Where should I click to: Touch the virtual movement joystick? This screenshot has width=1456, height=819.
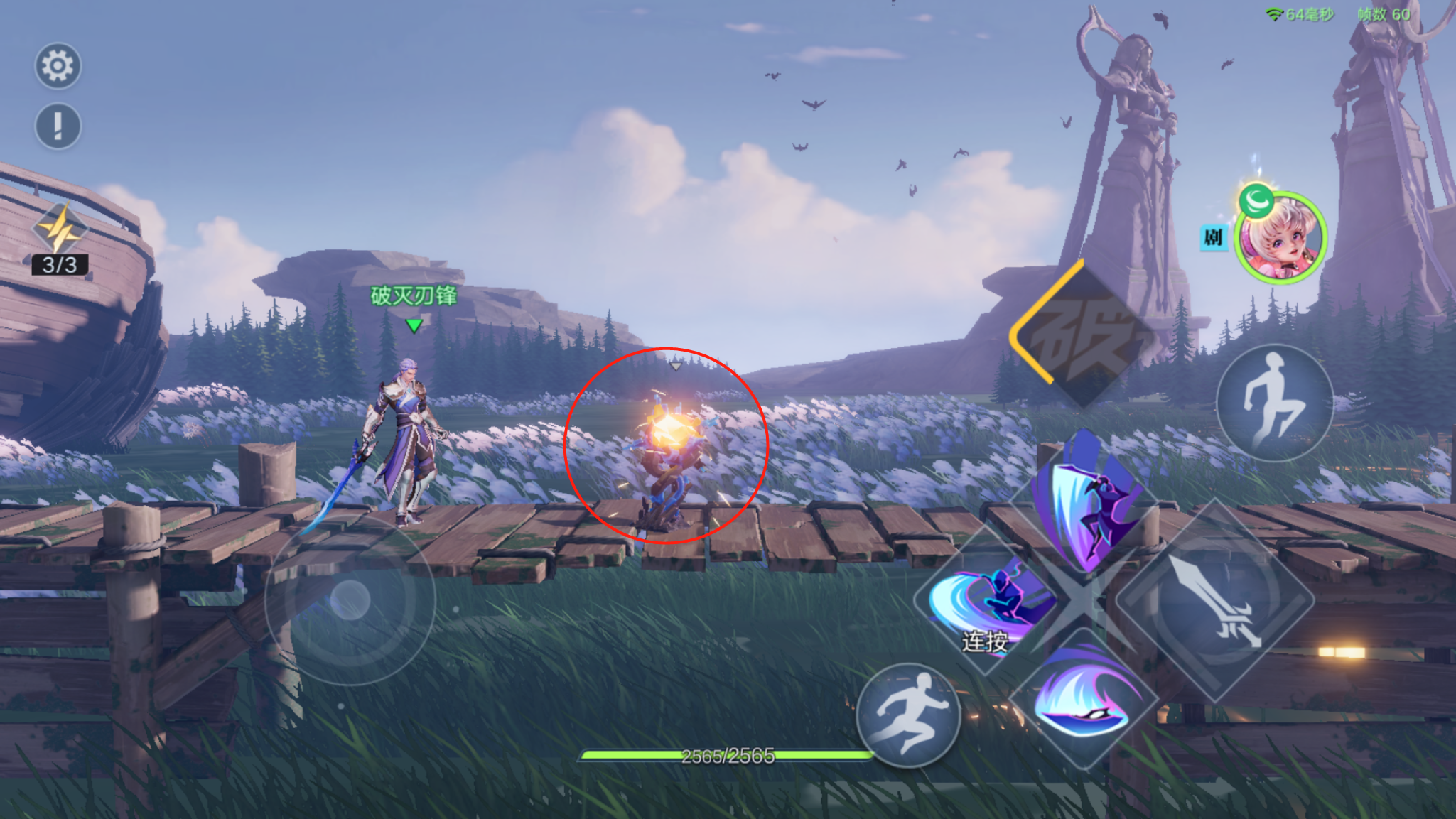350,600
